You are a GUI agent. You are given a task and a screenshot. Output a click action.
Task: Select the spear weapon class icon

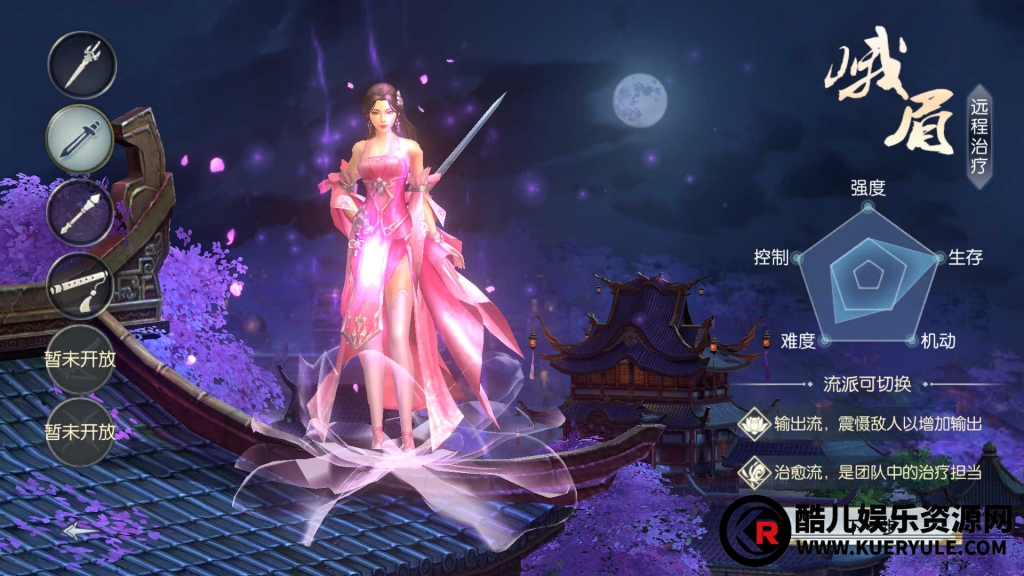[x=82, y=66]
